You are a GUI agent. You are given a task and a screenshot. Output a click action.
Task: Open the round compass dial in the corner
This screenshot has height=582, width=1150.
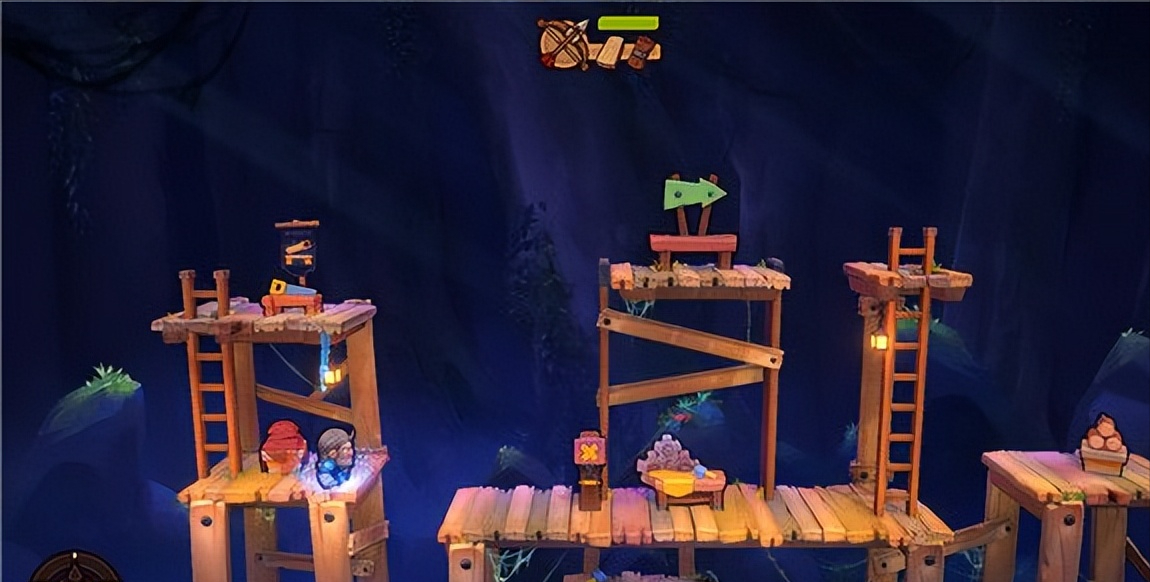click(x=76, y=570)
